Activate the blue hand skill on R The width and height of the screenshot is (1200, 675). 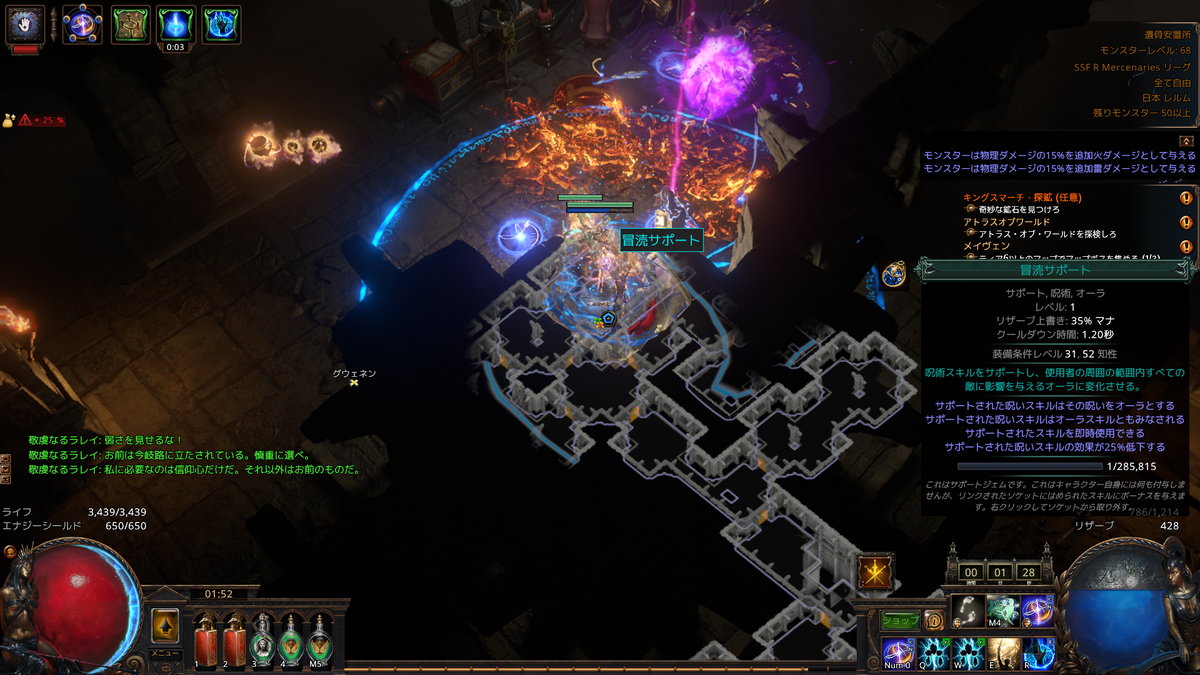pyautogui.click(x=1039, y=653)
